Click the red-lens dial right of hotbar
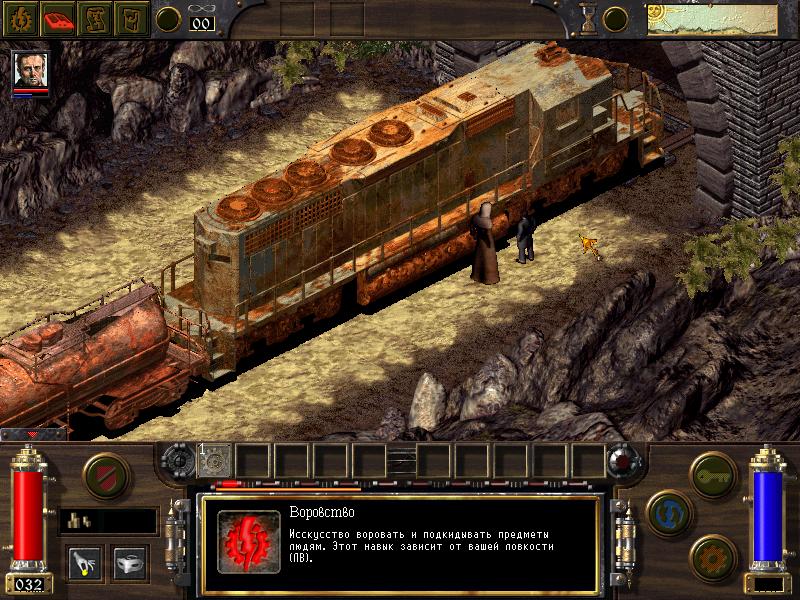 [x=625, y=460]
